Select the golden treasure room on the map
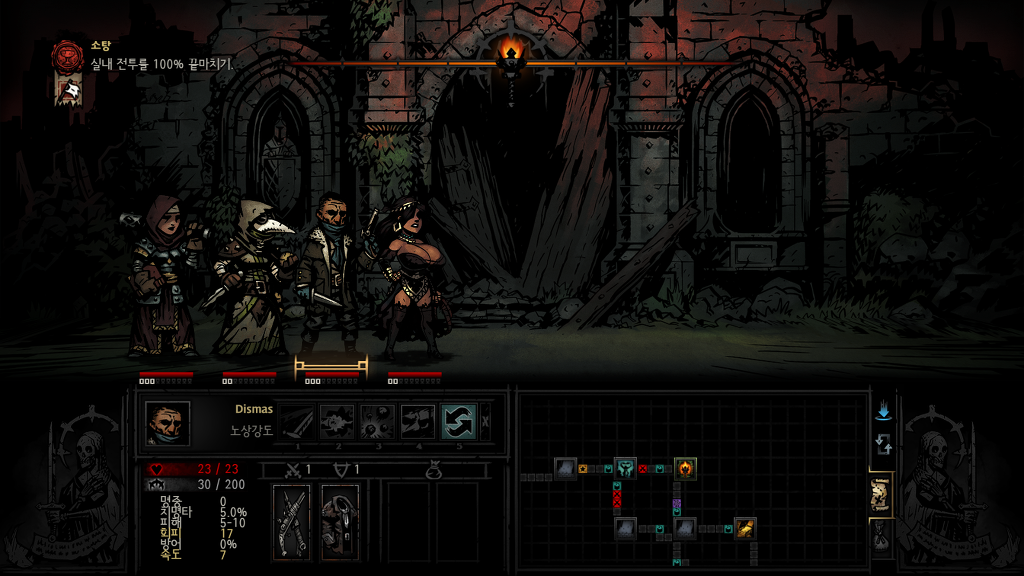Image resolution: width=1024 pixels, height=576 pixels. tap(745, 527)
